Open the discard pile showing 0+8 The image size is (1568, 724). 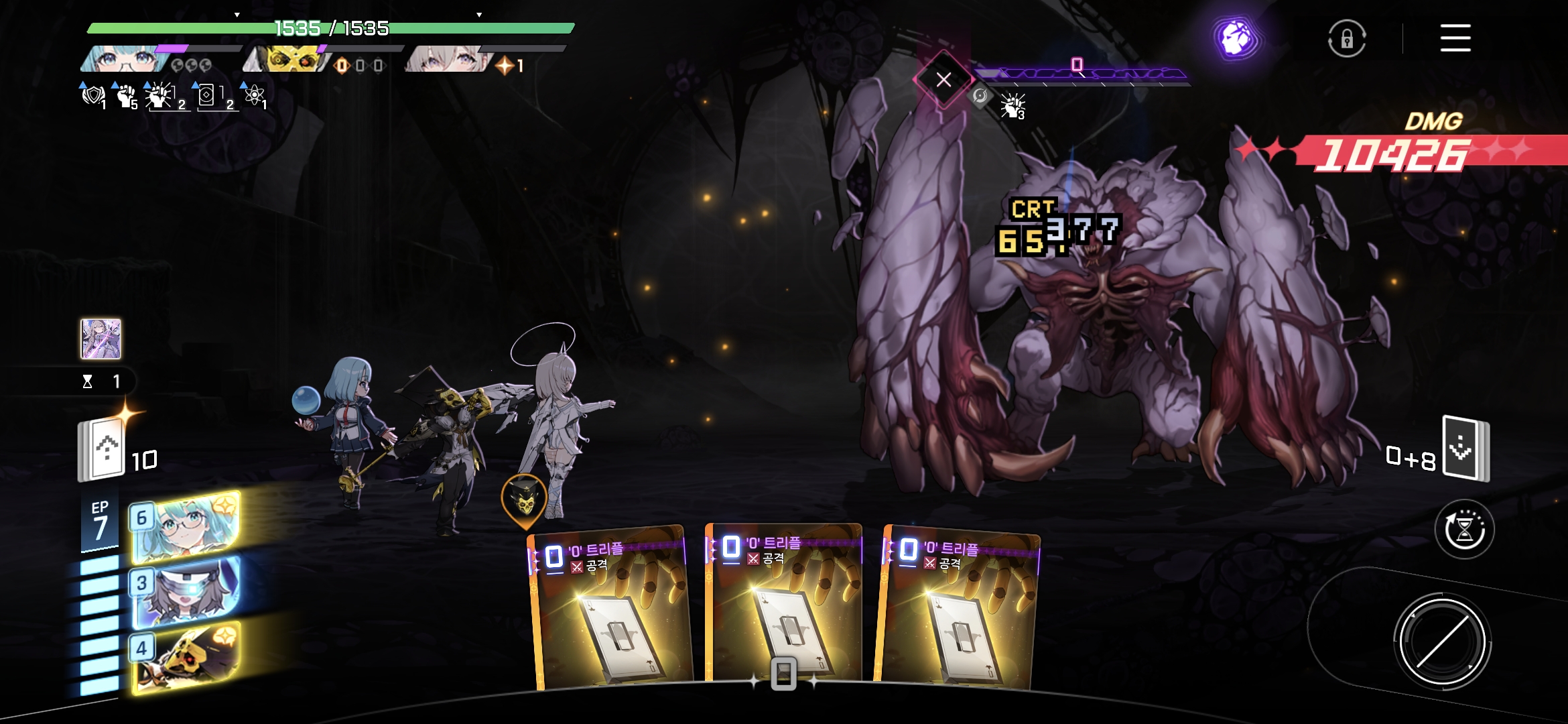coord(1465,448)
